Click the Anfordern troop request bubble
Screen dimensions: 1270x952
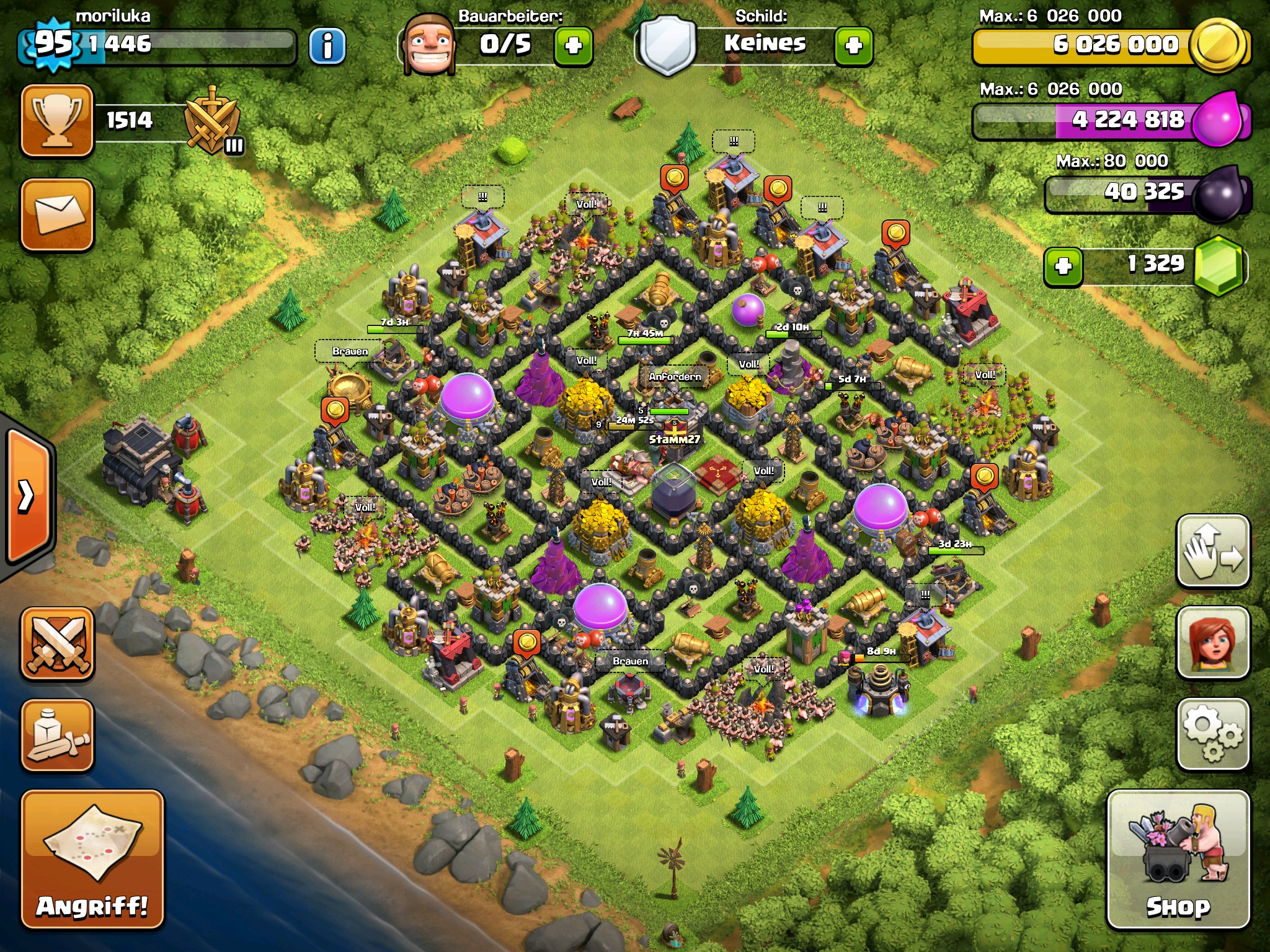point(675,376)
